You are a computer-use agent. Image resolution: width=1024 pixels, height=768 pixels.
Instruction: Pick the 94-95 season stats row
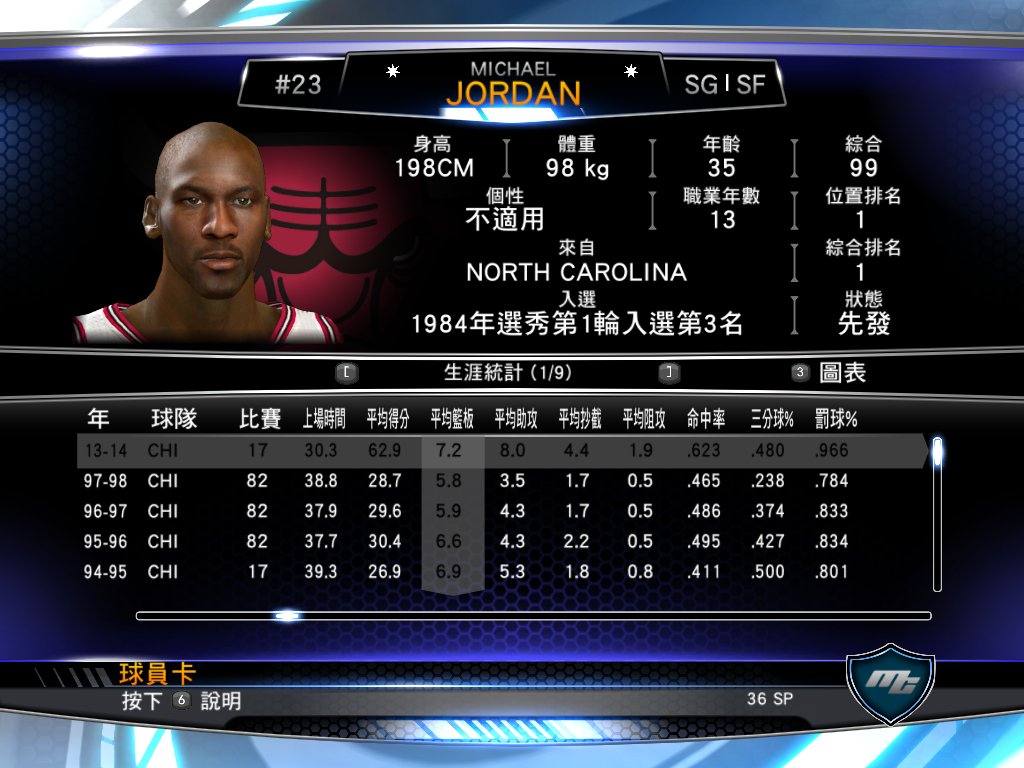(x=500, y=572)
